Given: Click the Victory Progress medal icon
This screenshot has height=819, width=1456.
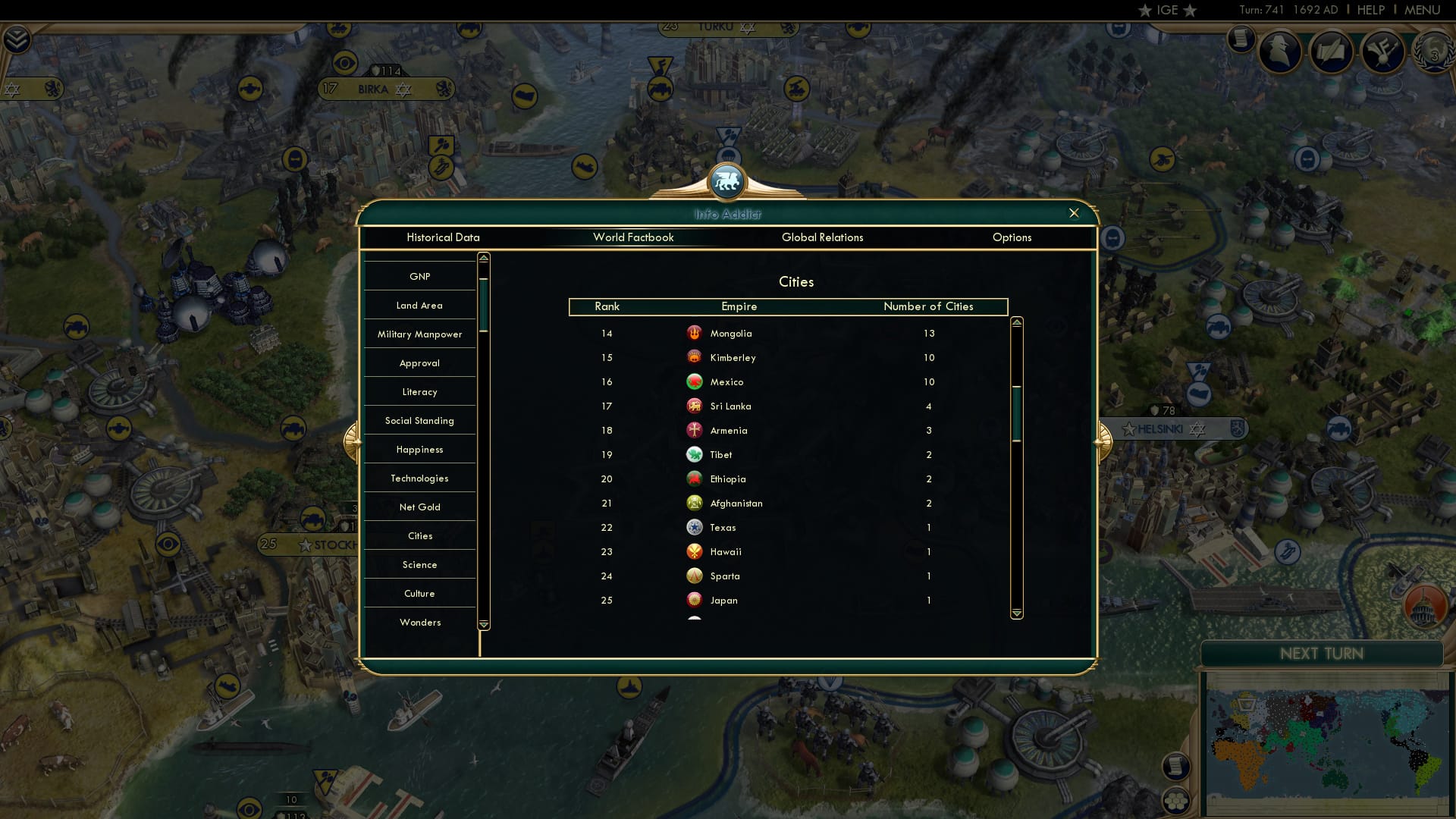Looking at the screenshot, I should pos(1433,52).
